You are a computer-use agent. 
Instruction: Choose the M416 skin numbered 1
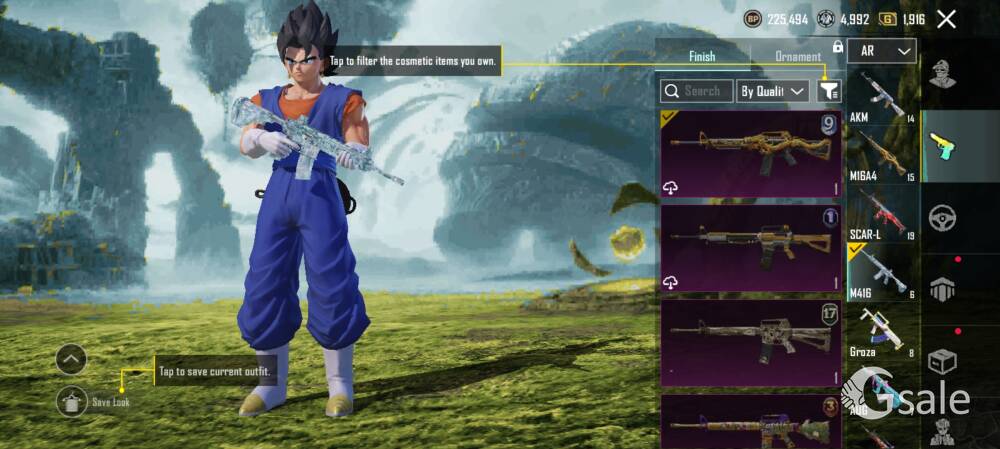pos(750,248)
